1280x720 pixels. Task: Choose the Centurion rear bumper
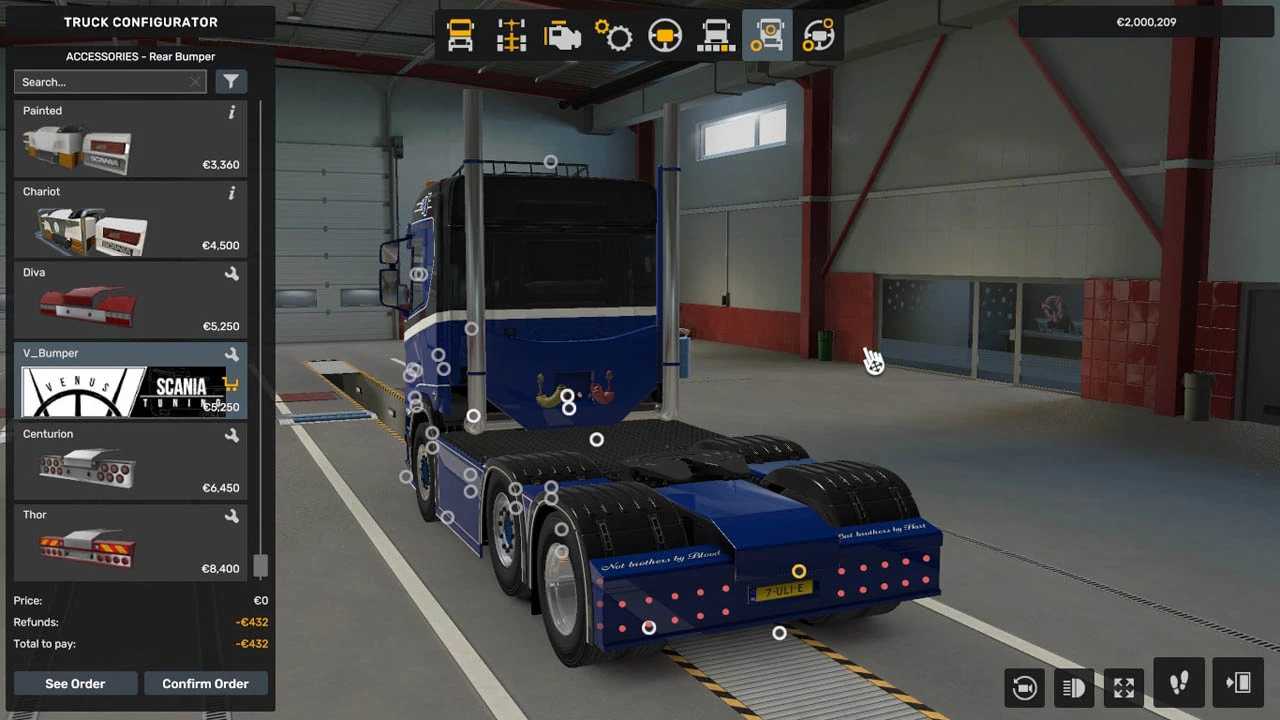pyautogui.click(x=130, y=462)
